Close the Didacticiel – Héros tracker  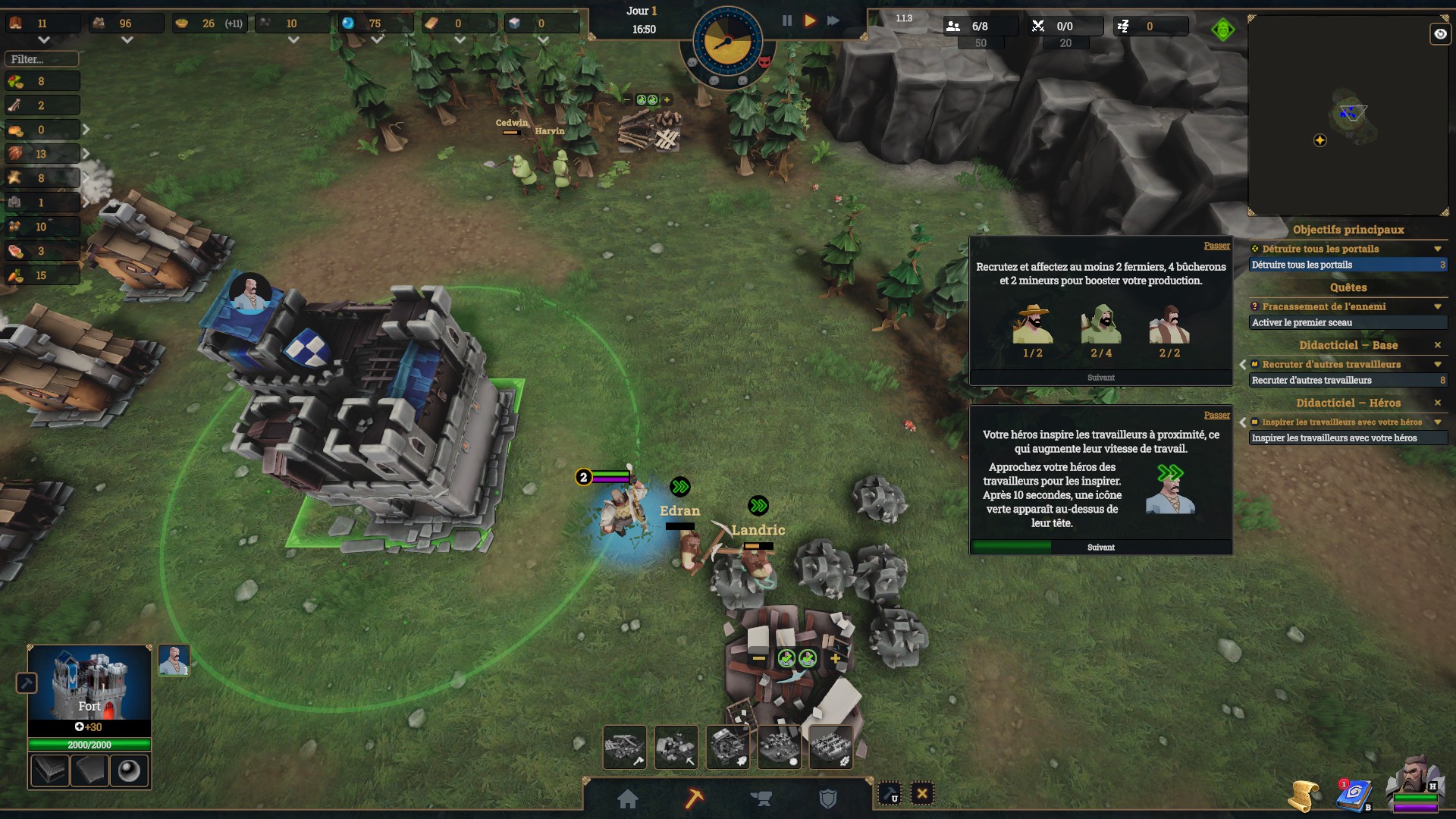coord(1437,403)
